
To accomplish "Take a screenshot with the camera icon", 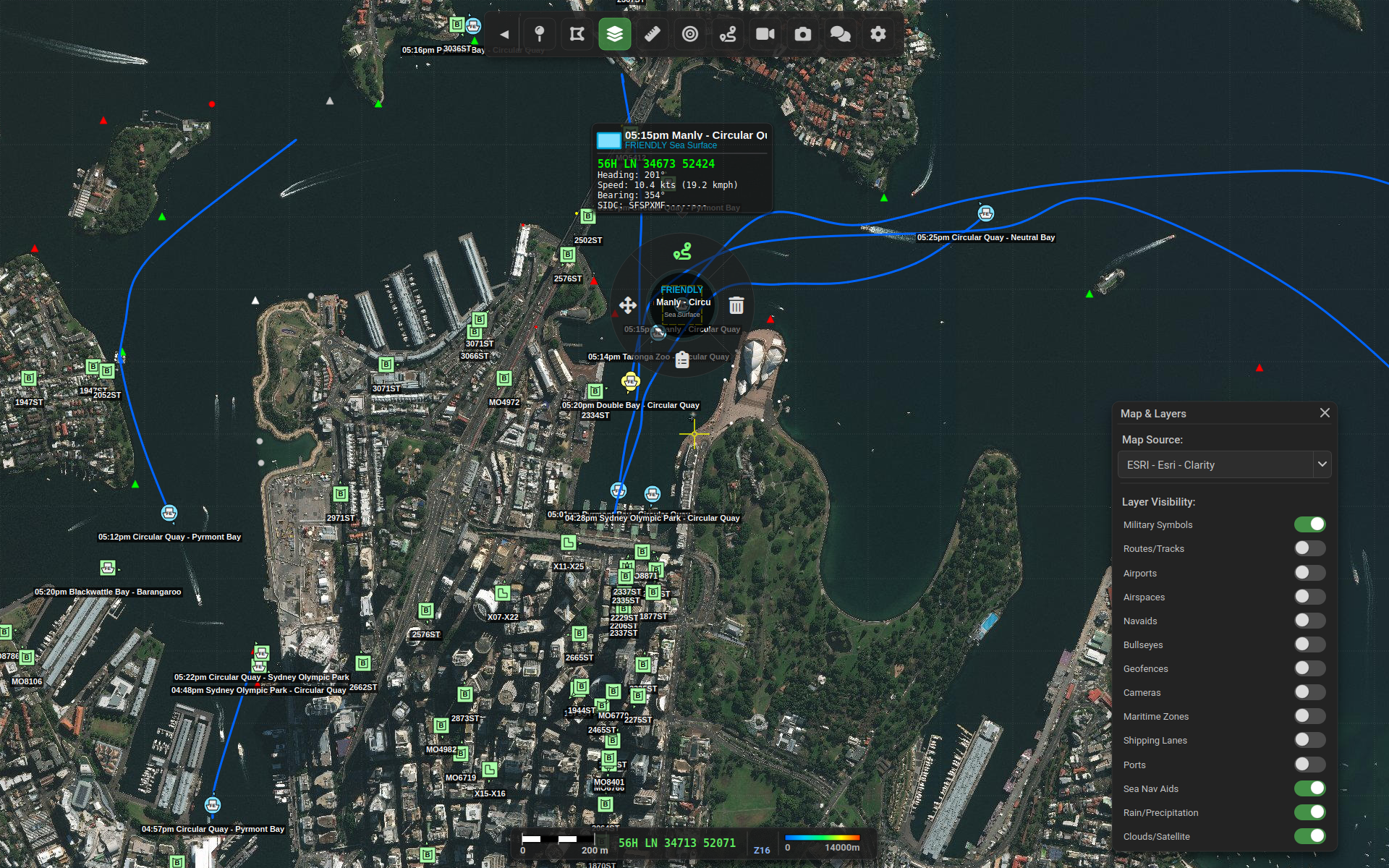I will (x=802, y=34).
